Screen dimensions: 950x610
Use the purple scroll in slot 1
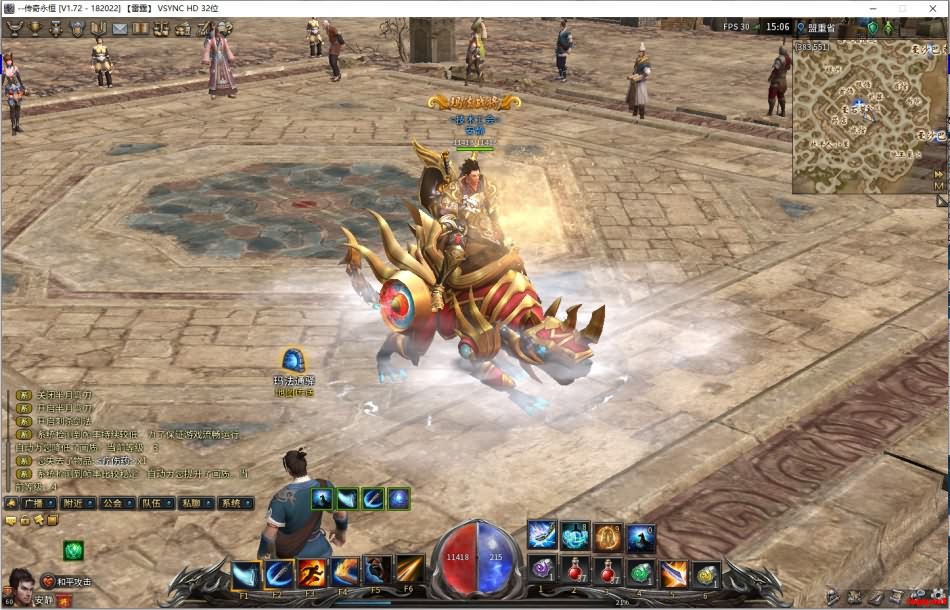[x=542, y=569]
